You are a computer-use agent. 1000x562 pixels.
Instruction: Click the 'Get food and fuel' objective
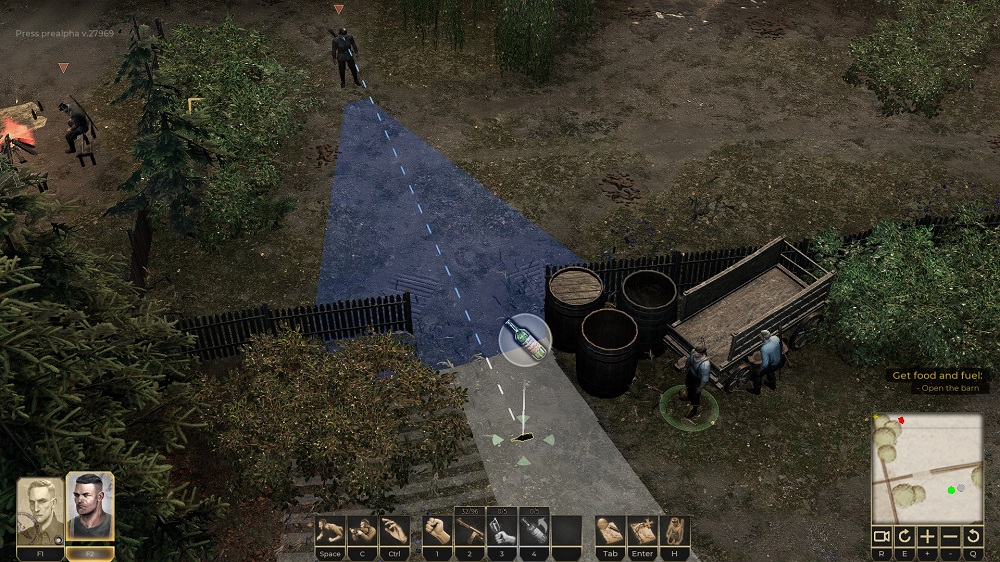coord(939,376)
